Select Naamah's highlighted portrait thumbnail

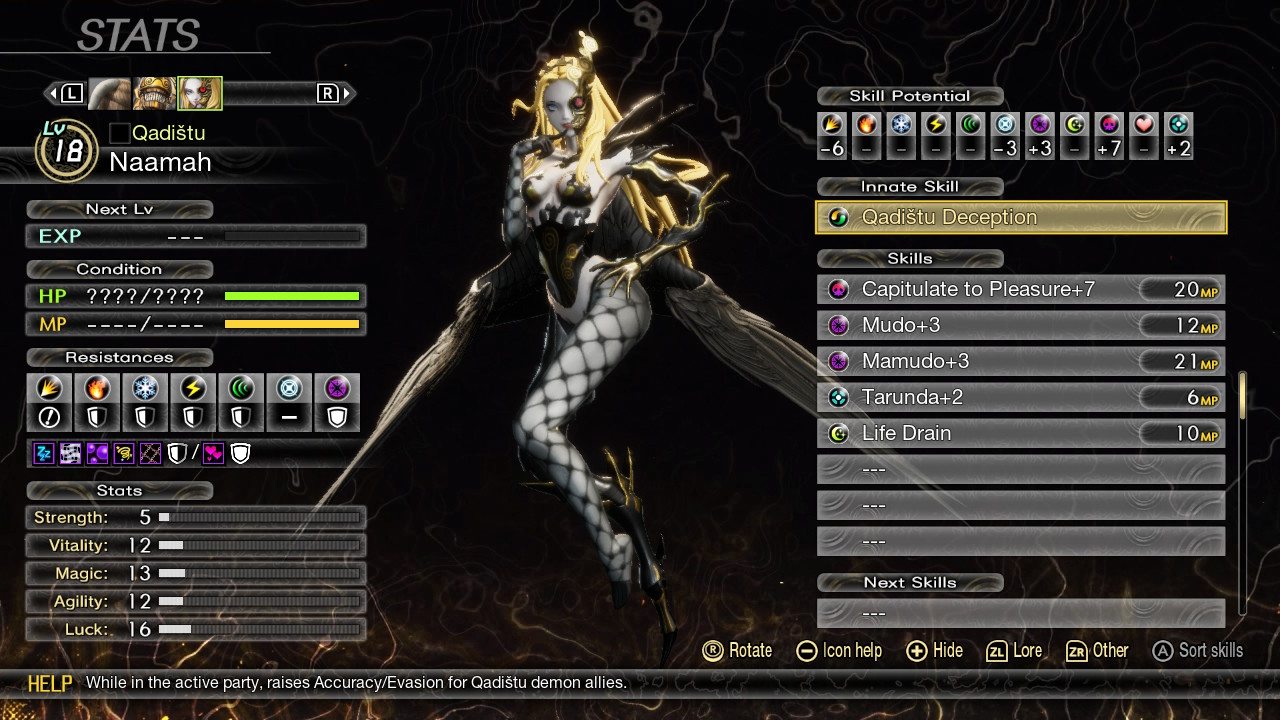200,94
